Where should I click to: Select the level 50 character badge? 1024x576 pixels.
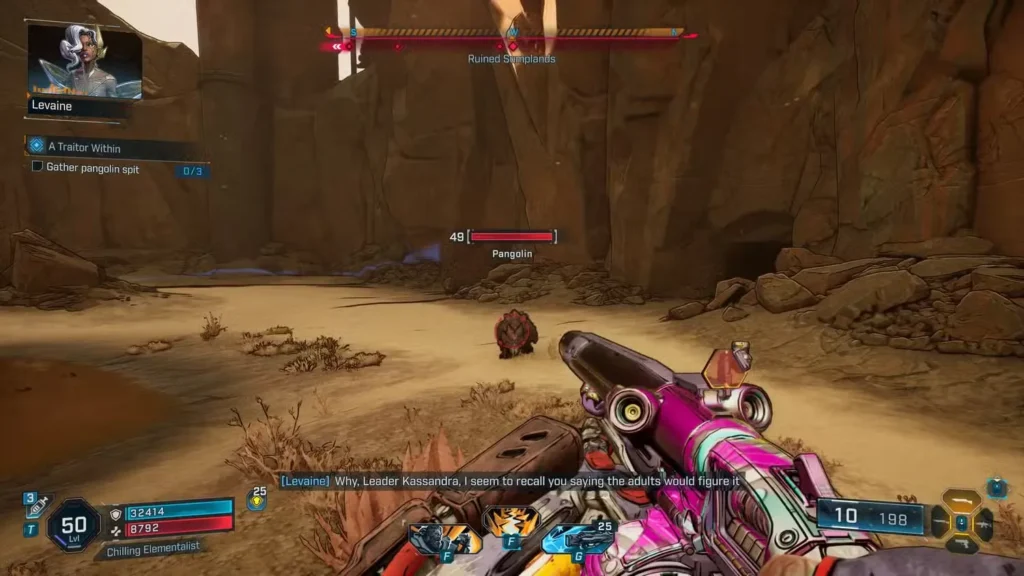(x=73, y=525)
